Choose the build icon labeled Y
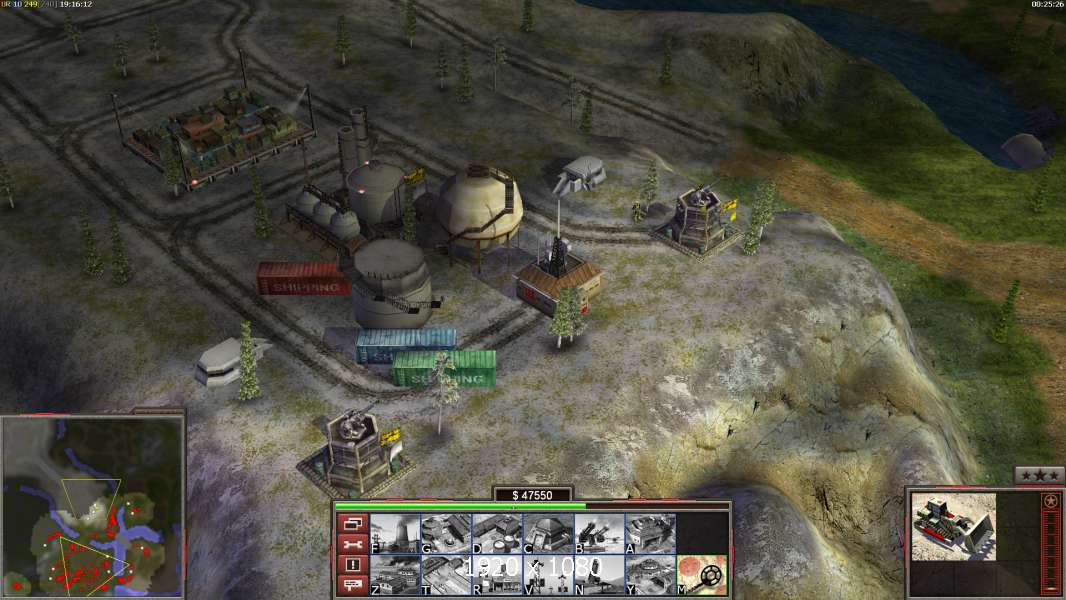1066x600 pixels. (650, 575)
